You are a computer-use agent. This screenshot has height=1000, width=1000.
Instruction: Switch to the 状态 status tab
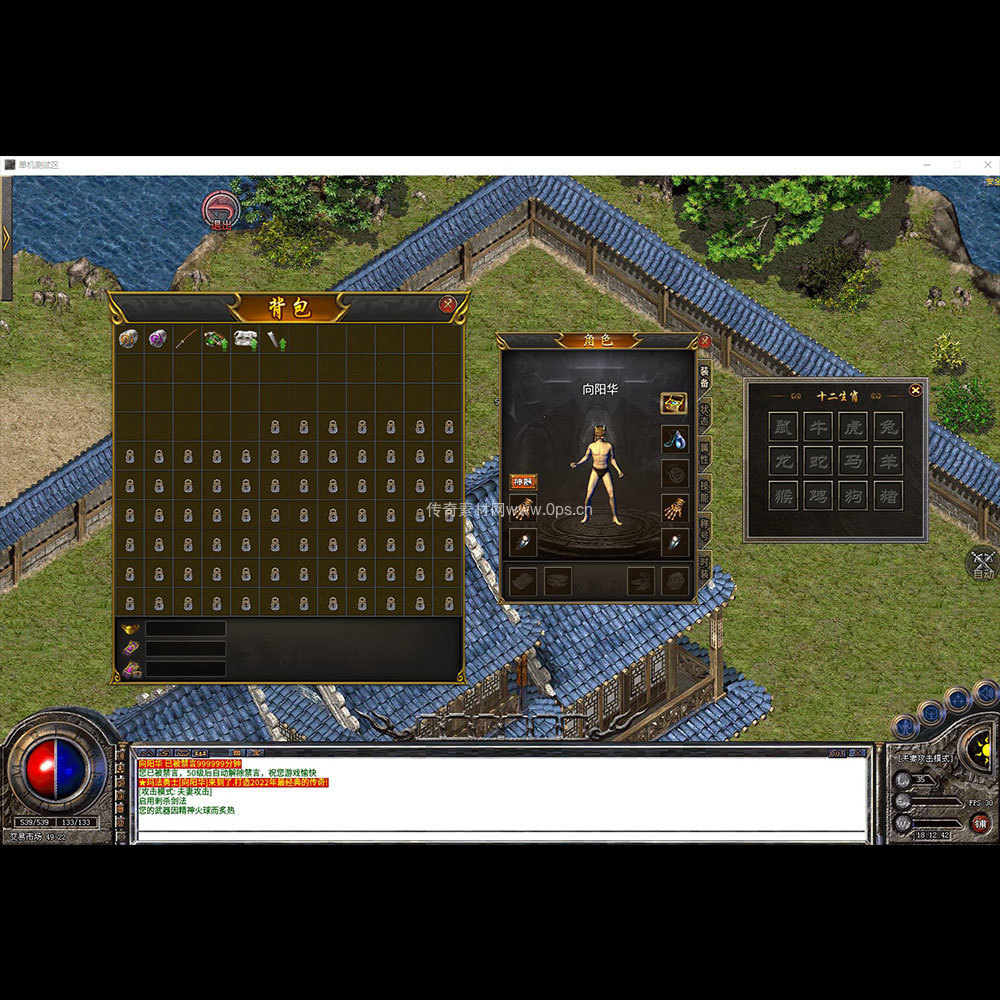tap(704, 413)
